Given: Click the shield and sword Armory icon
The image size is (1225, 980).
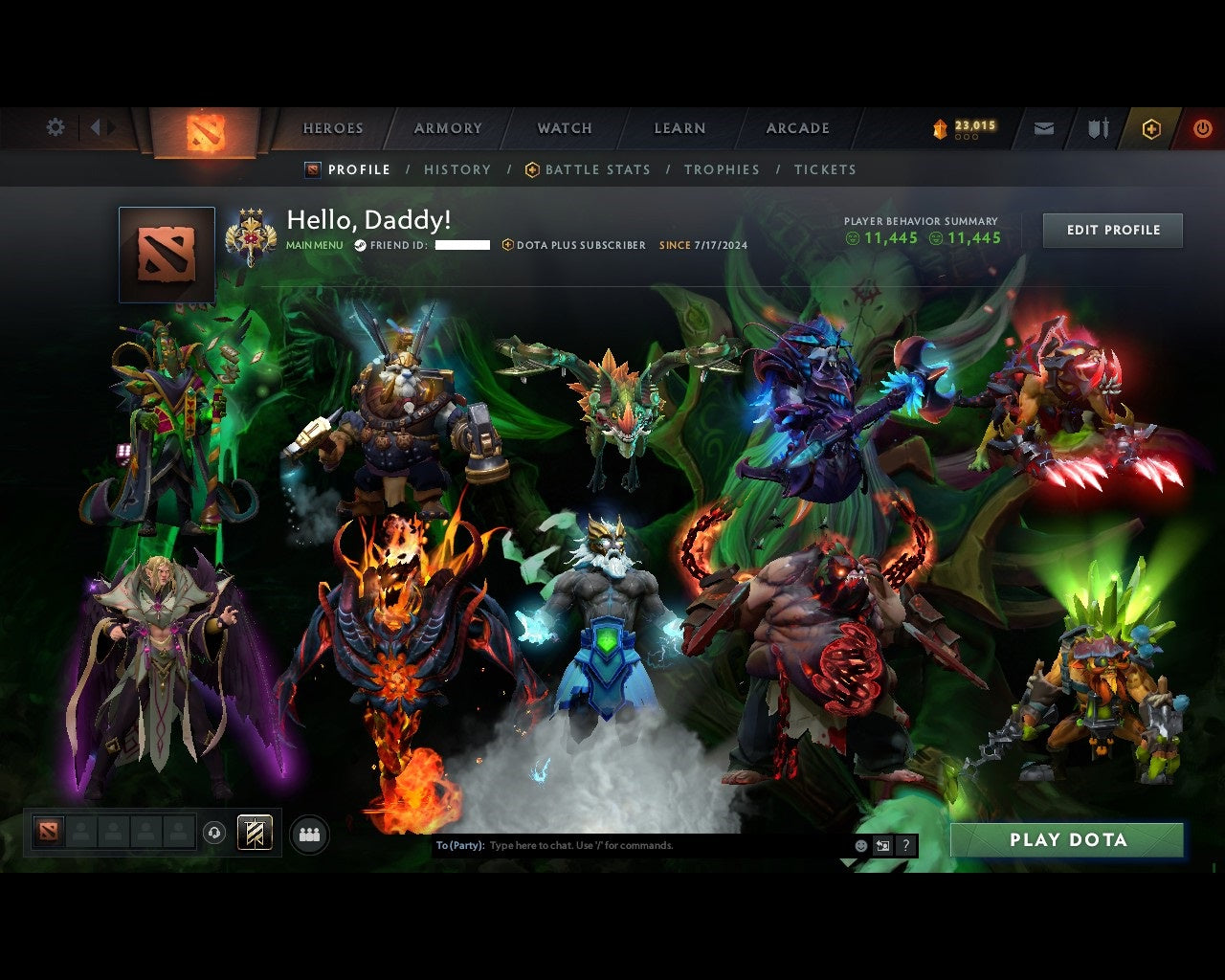Looking at the screenshot, I should [x=1097, y=127].
